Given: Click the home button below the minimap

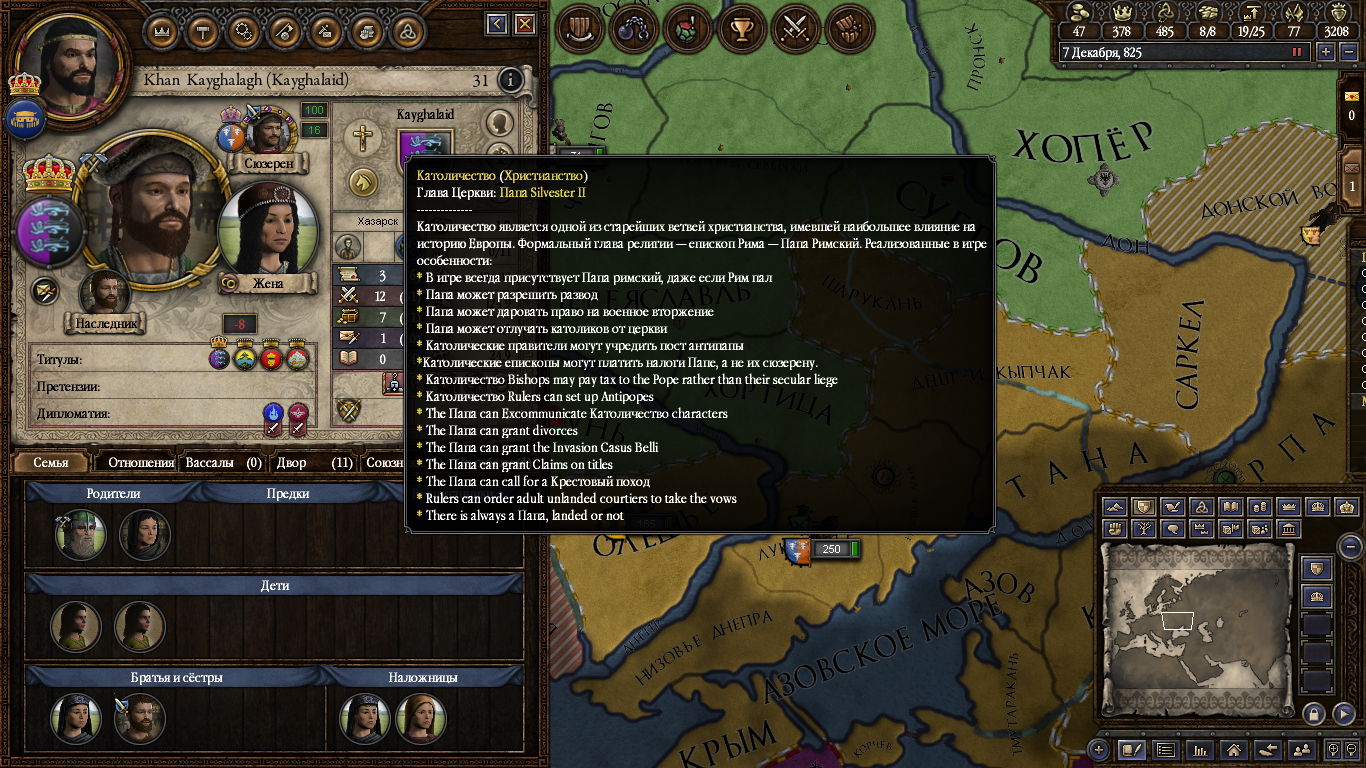Looking at the screenshot, I should click(1234, 749).
